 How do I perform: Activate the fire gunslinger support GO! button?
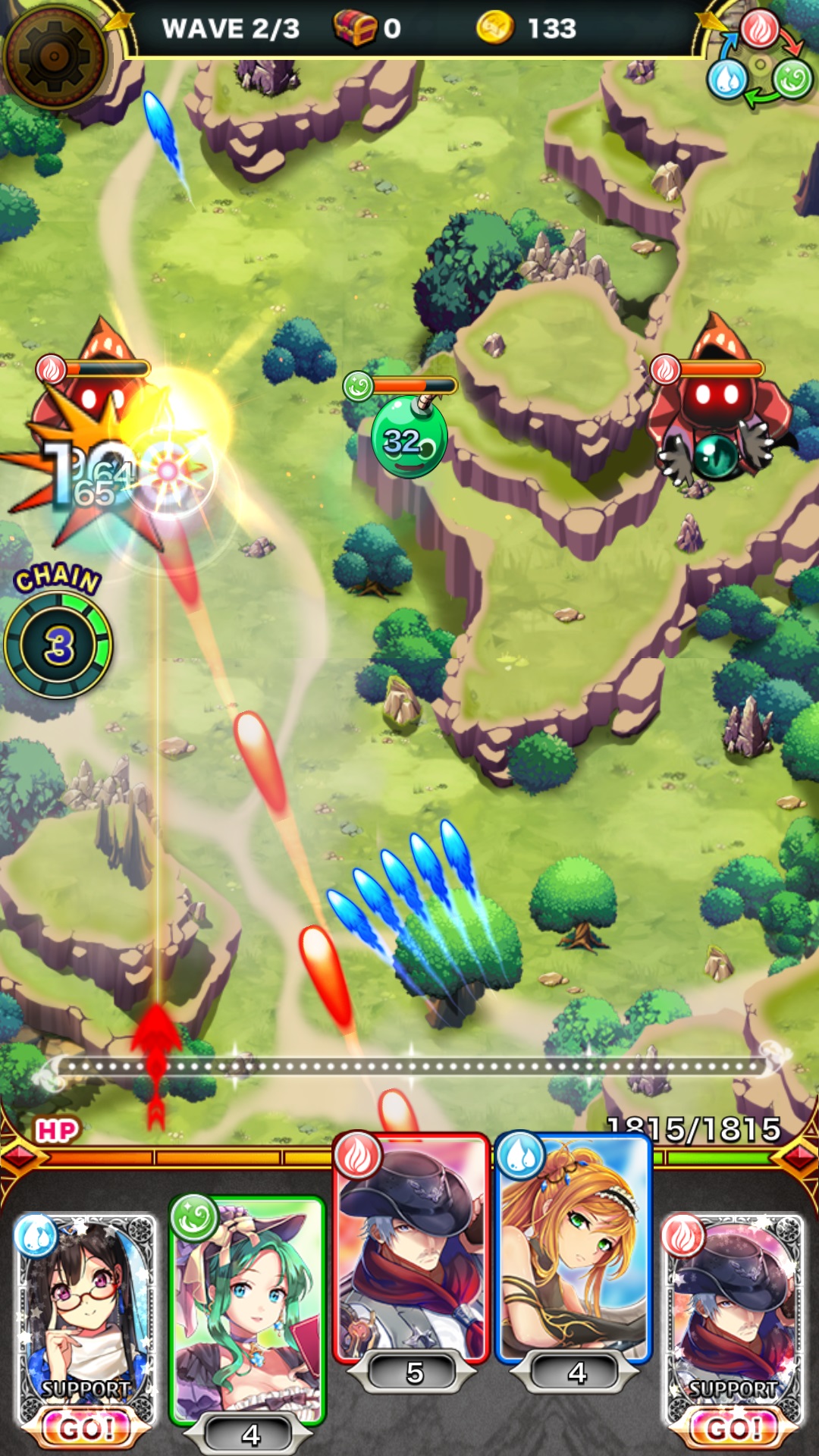[x=733, y=1427]
